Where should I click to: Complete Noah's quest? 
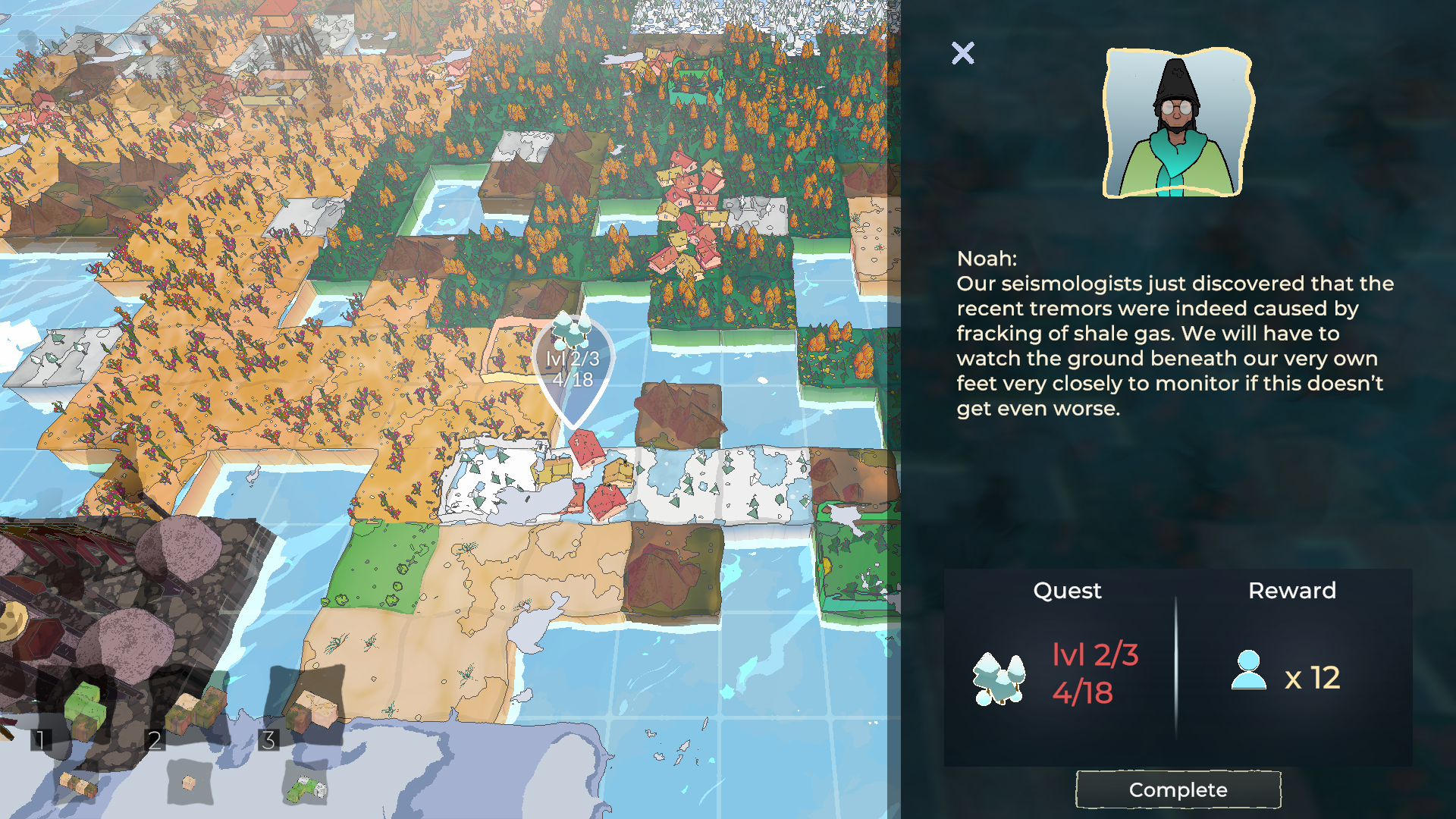coord(1178,789)
